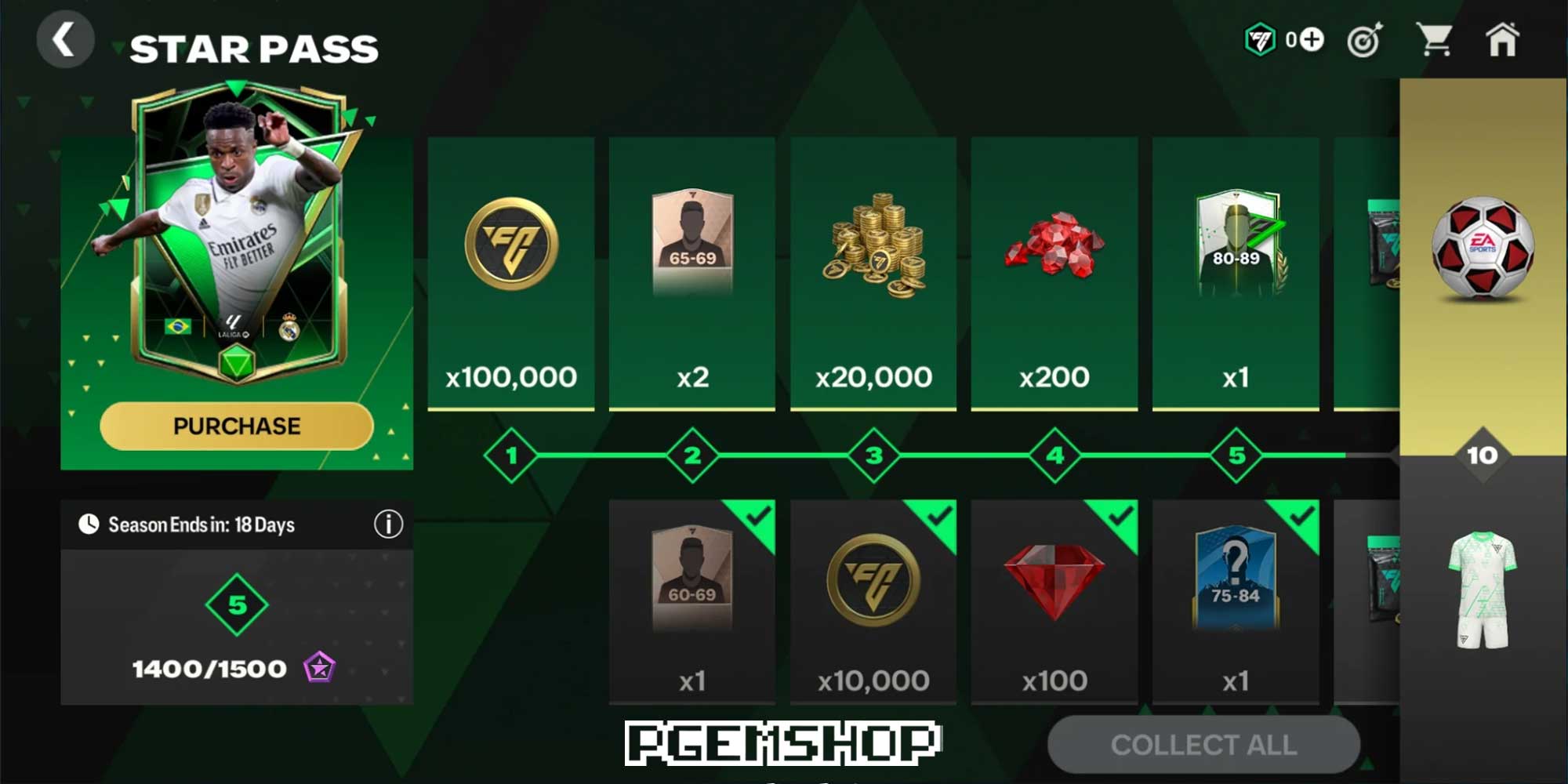1568x784 pixels.
Task: Select milestone node 1 on progress track
Action: point(510,453)
